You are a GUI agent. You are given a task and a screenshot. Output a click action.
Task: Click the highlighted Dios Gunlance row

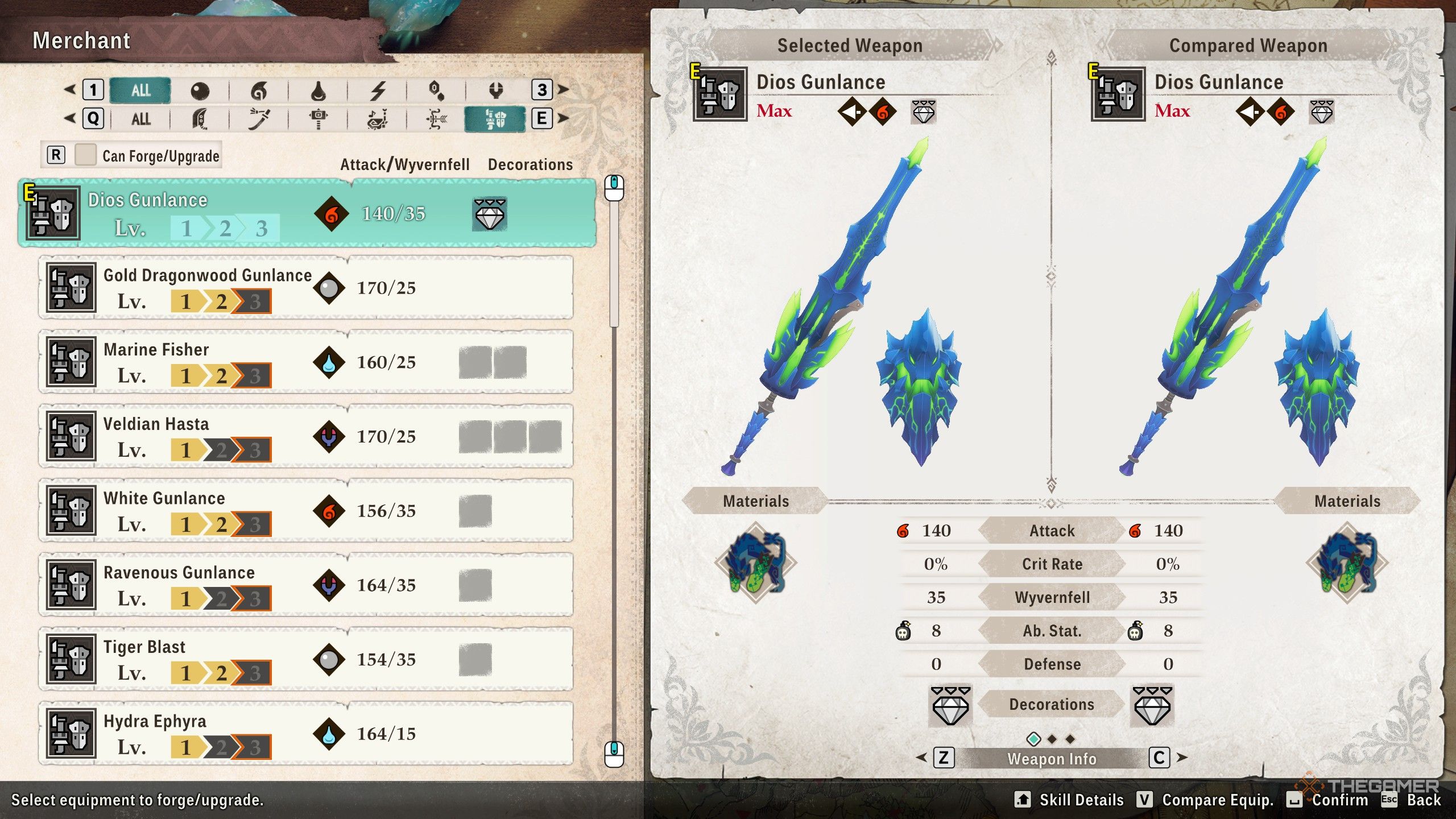tap(307, 213)
